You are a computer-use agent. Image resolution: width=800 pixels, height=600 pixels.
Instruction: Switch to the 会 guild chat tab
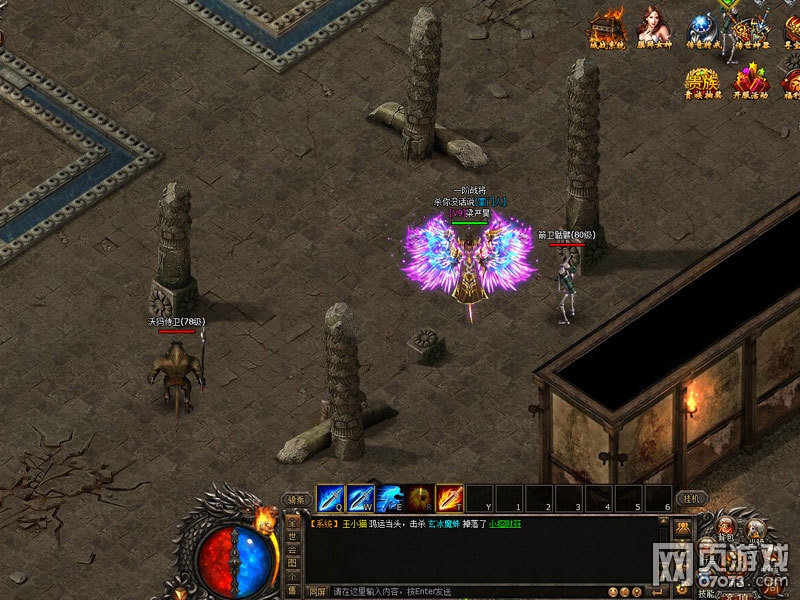pyautogui.click(x=293, y=550)
